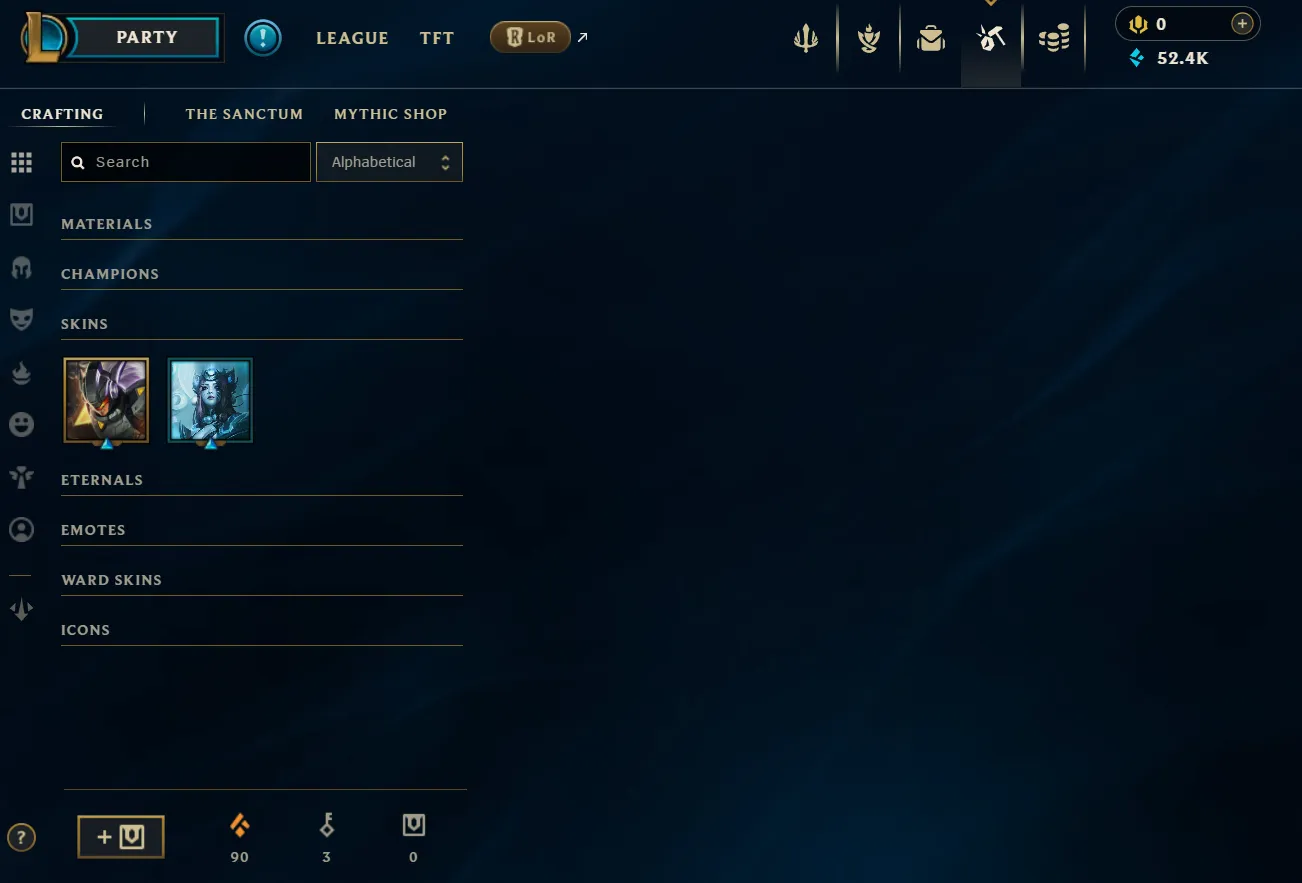Open the store coins icon

pos(1054,38)
